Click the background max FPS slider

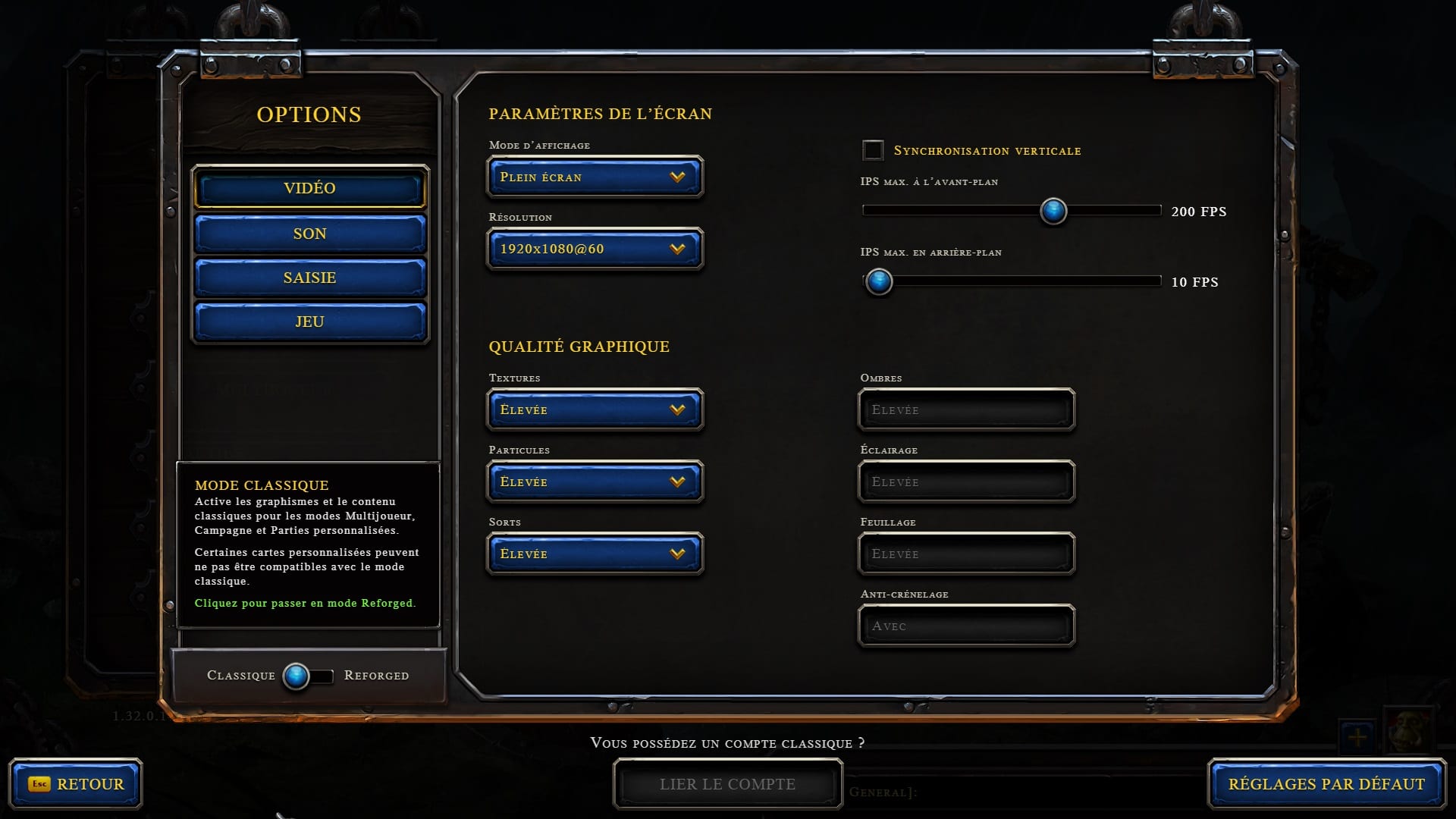click(x=879, y=281)
